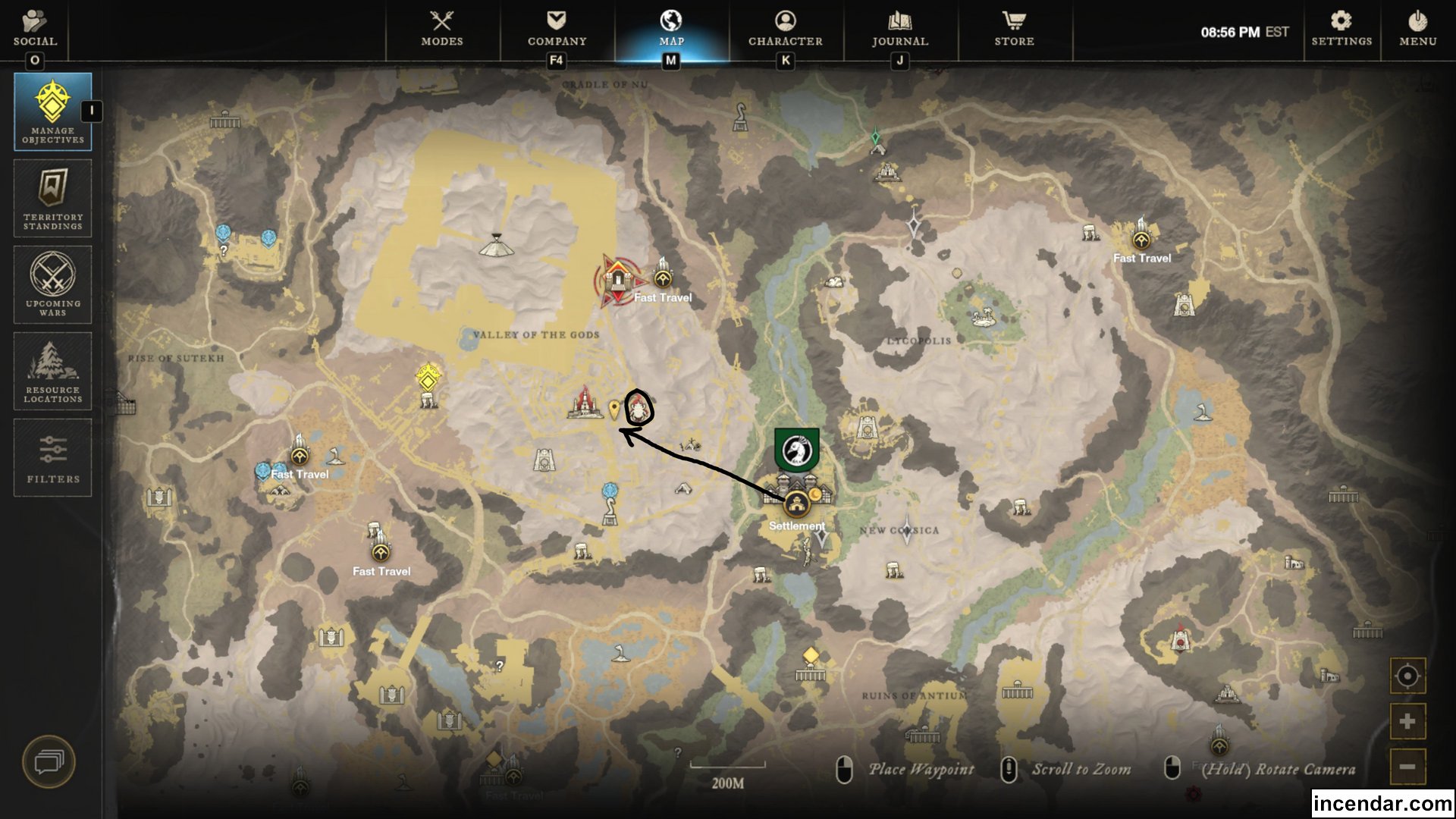Switch to the Character screen
Viewport: 1456px width, 819px height.
tap(785, 30)
